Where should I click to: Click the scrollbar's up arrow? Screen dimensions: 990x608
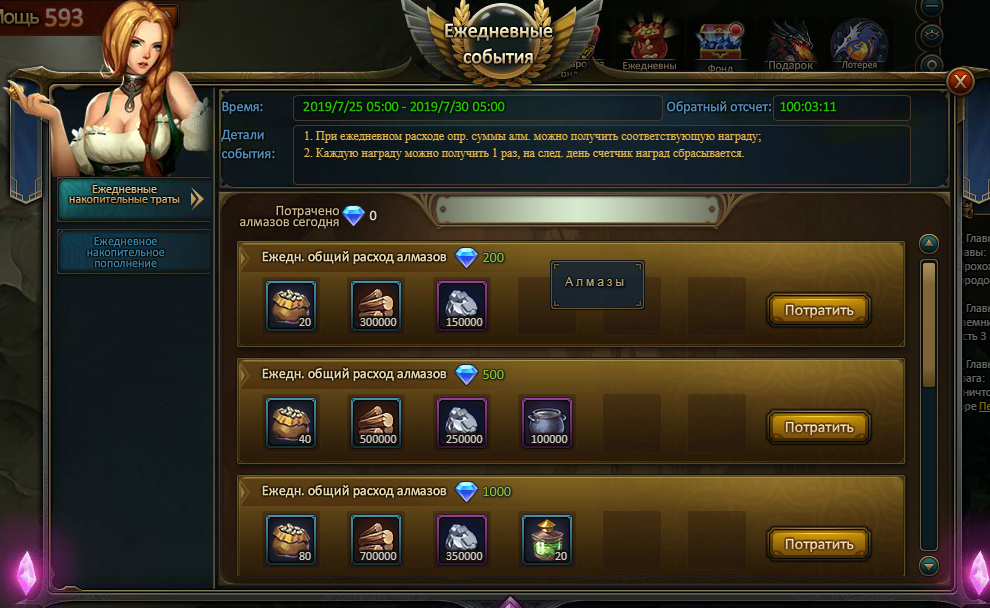tap(929, 244)
